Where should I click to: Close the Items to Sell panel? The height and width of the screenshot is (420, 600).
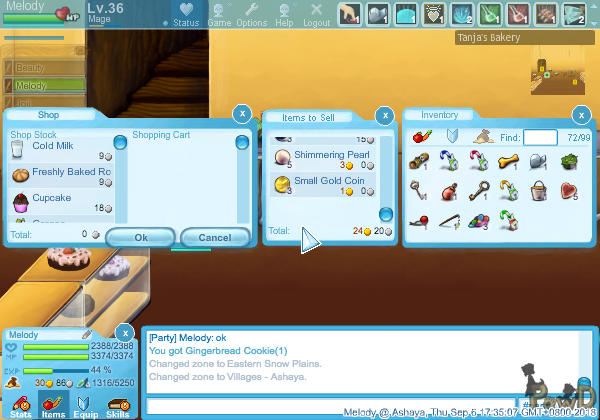point(385,114)
